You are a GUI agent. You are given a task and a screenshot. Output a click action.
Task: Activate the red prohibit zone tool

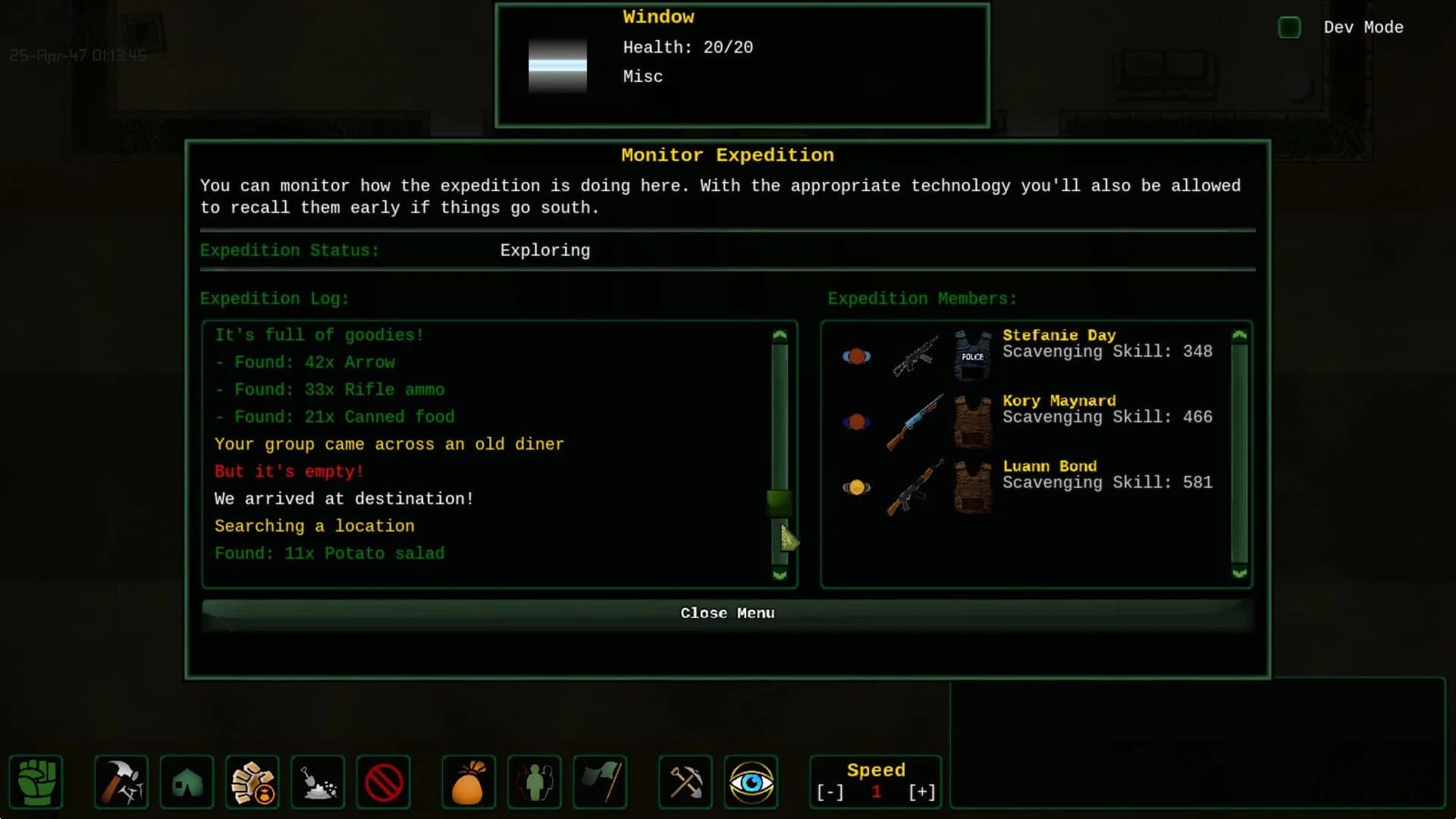[383, 782]
